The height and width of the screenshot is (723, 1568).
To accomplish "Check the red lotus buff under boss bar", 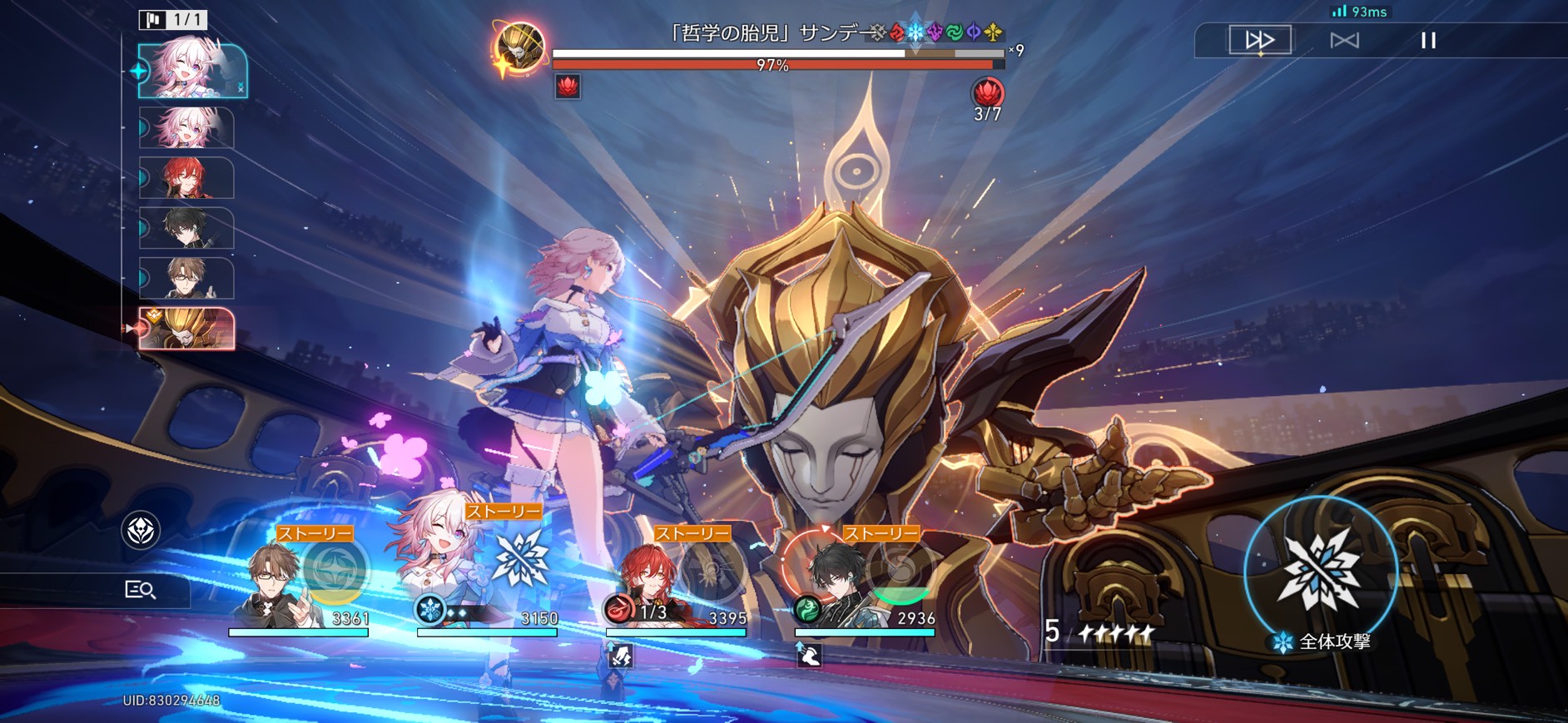I will (x=568, y=86).
